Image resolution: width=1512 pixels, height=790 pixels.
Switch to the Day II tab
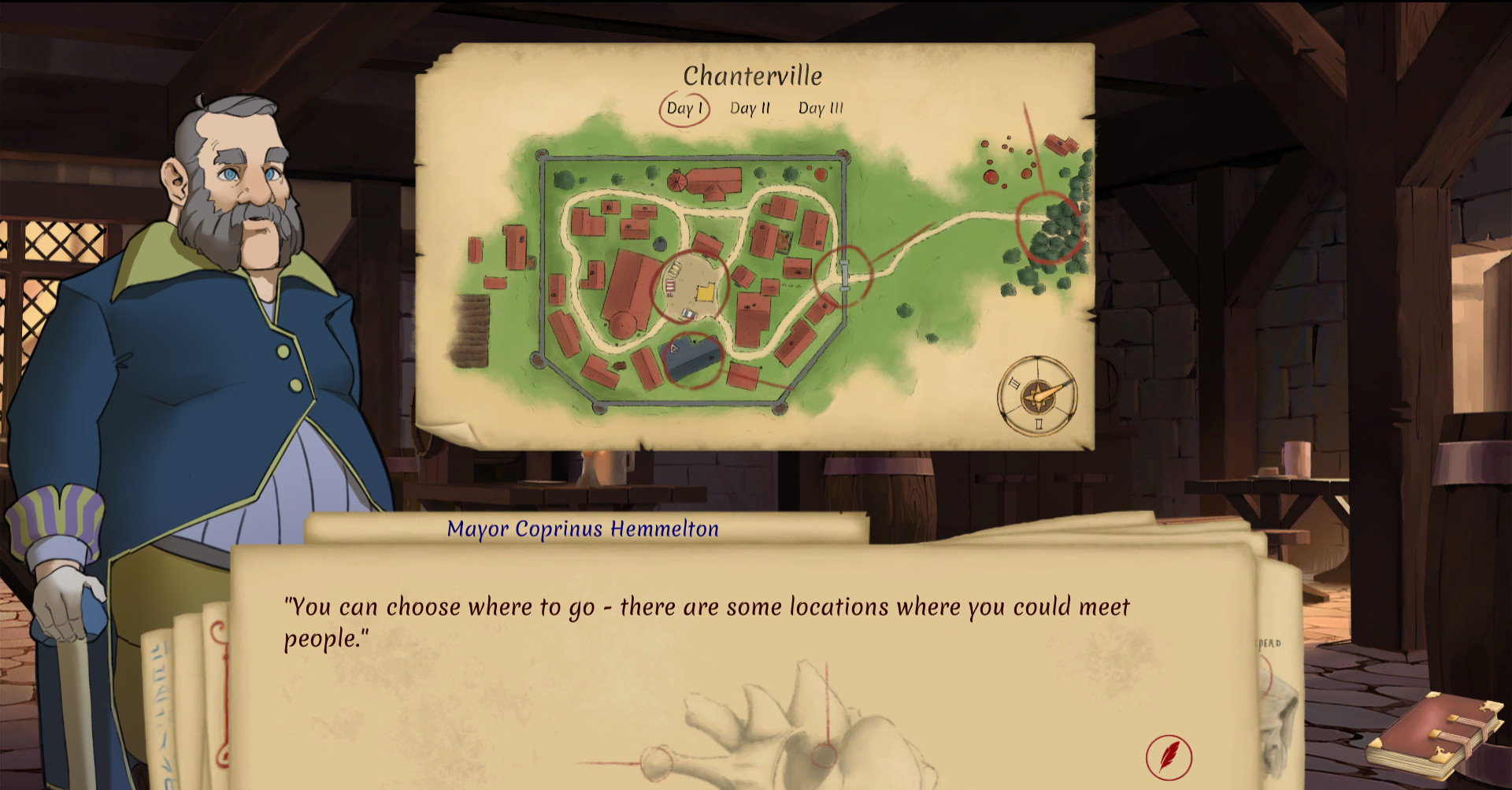(x=749, y=109)
